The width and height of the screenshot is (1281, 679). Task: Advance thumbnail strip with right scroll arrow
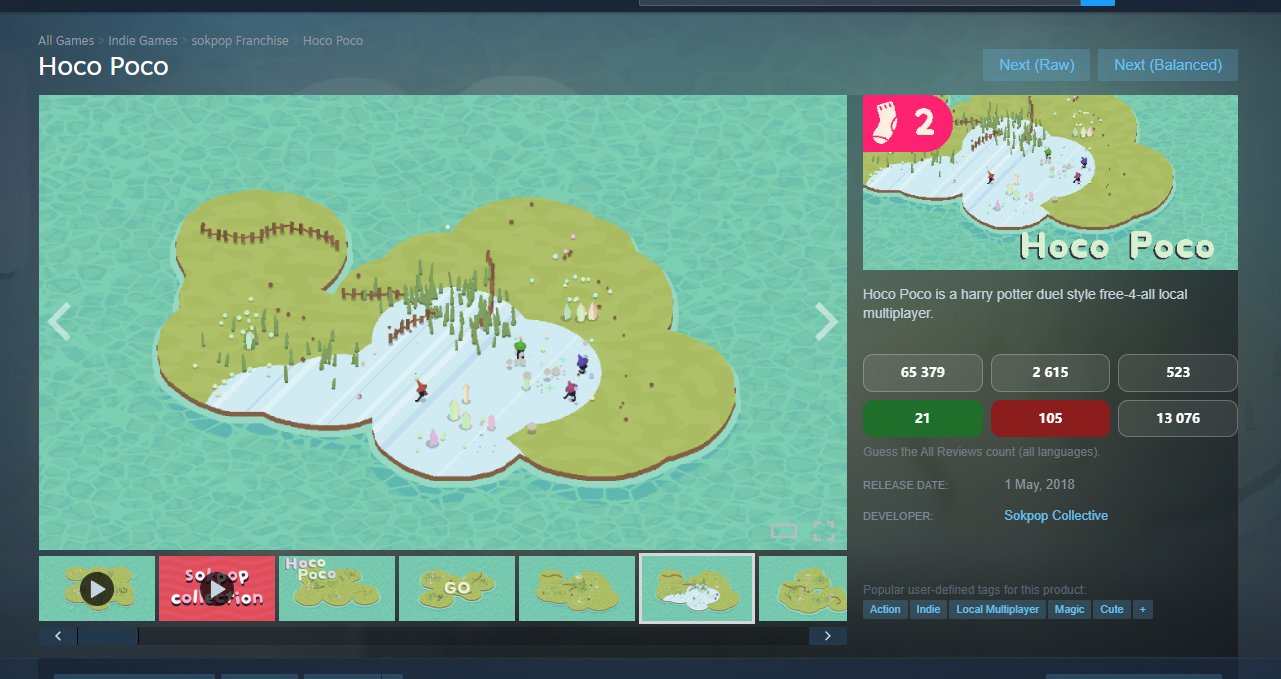(827, 636)
